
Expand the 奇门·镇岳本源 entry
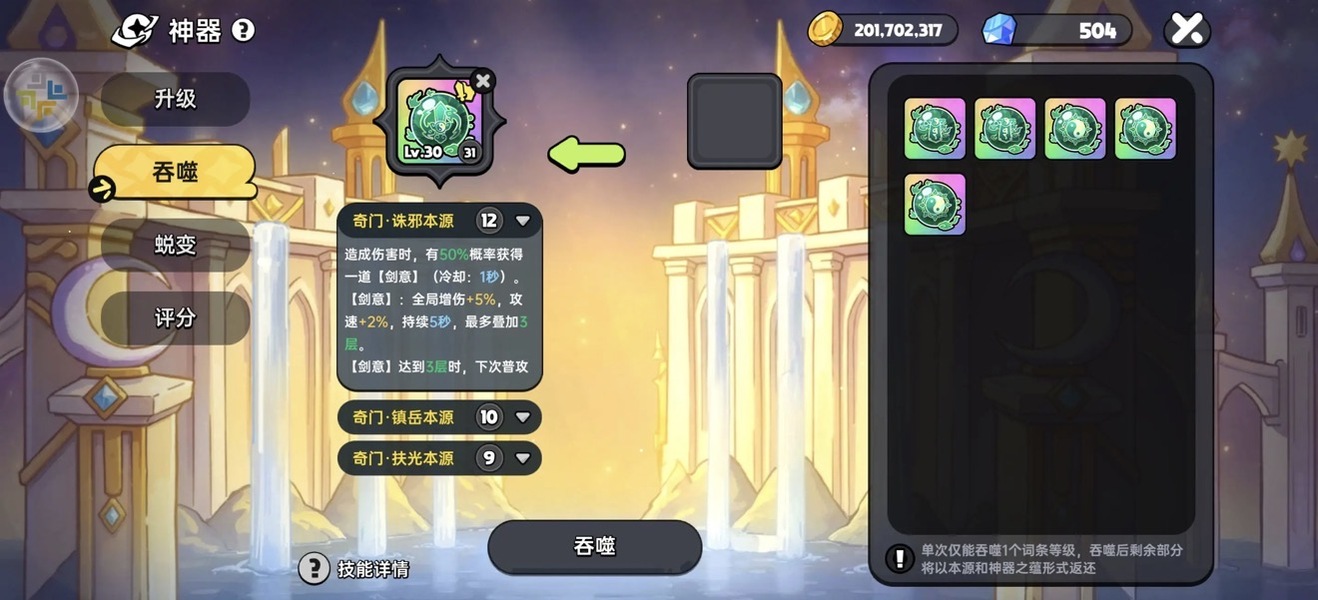click(522, 417)
